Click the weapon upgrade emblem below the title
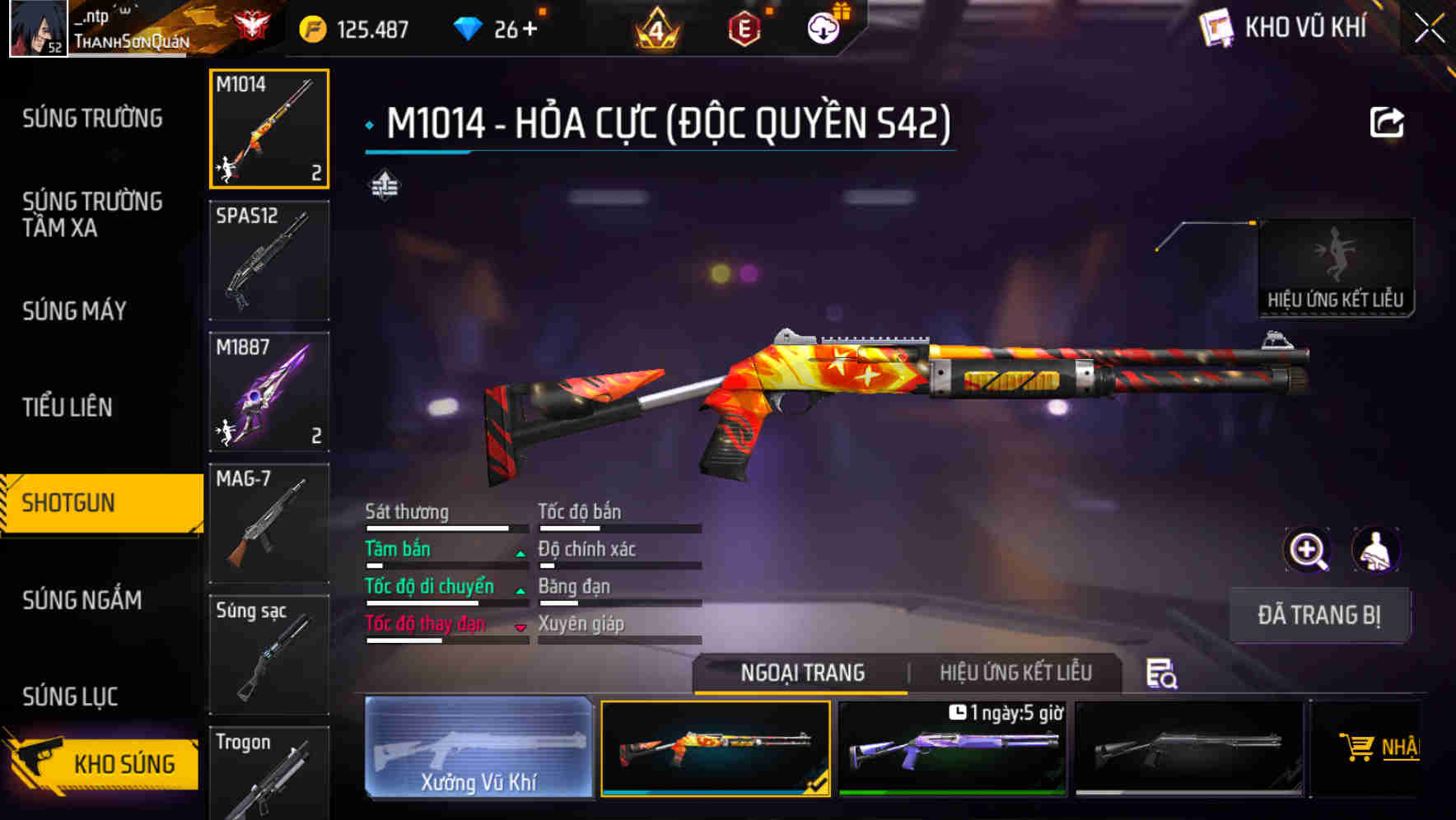Viewport: 1456px width, 820px height. click(385, 185)
